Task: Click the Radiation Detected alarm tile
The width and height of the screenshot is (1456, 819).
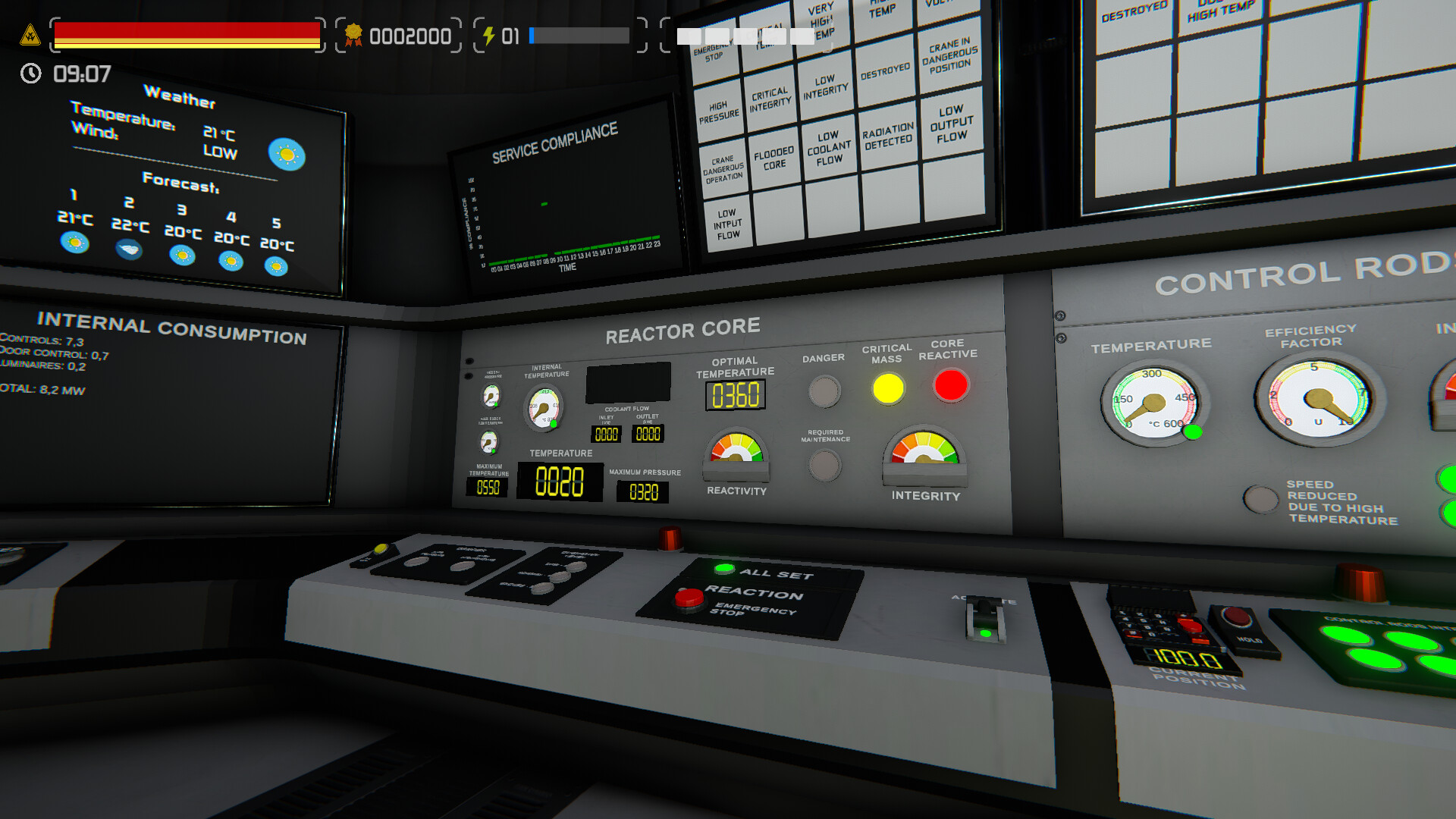Action: click(x=886, y=136)
